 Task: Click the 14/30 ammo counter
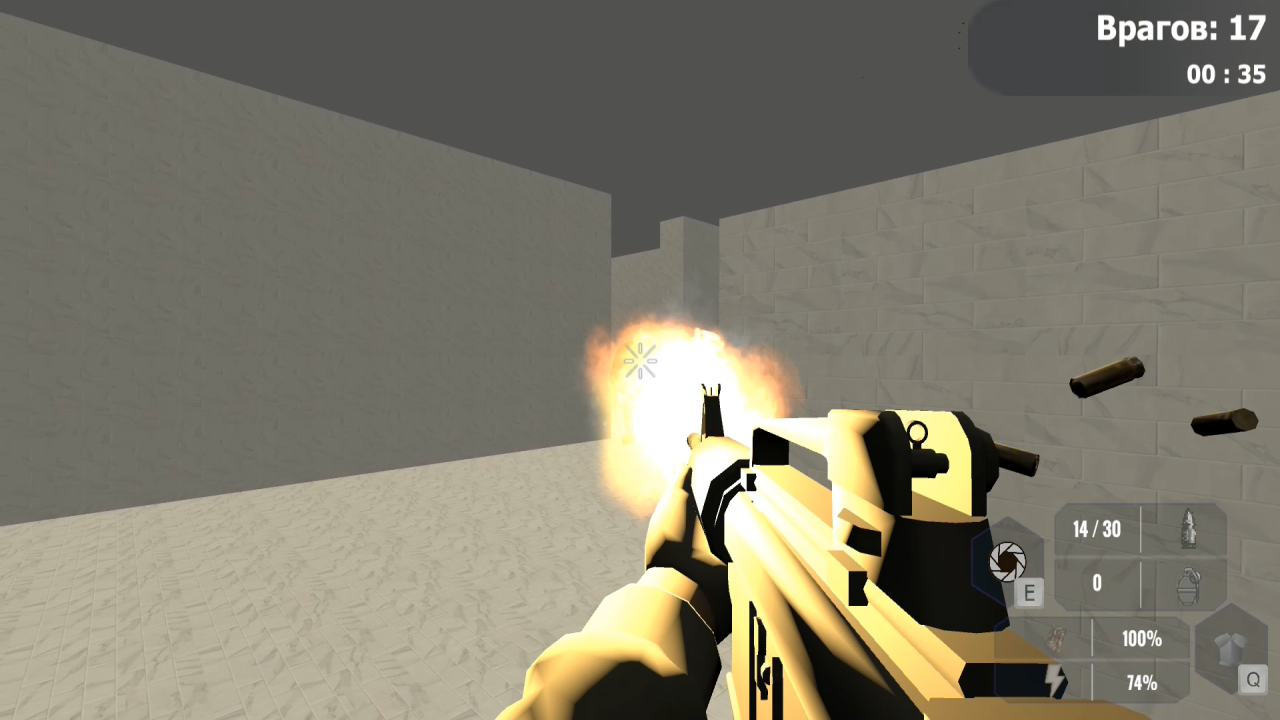pyautogui.click(x=1096, y=530)
